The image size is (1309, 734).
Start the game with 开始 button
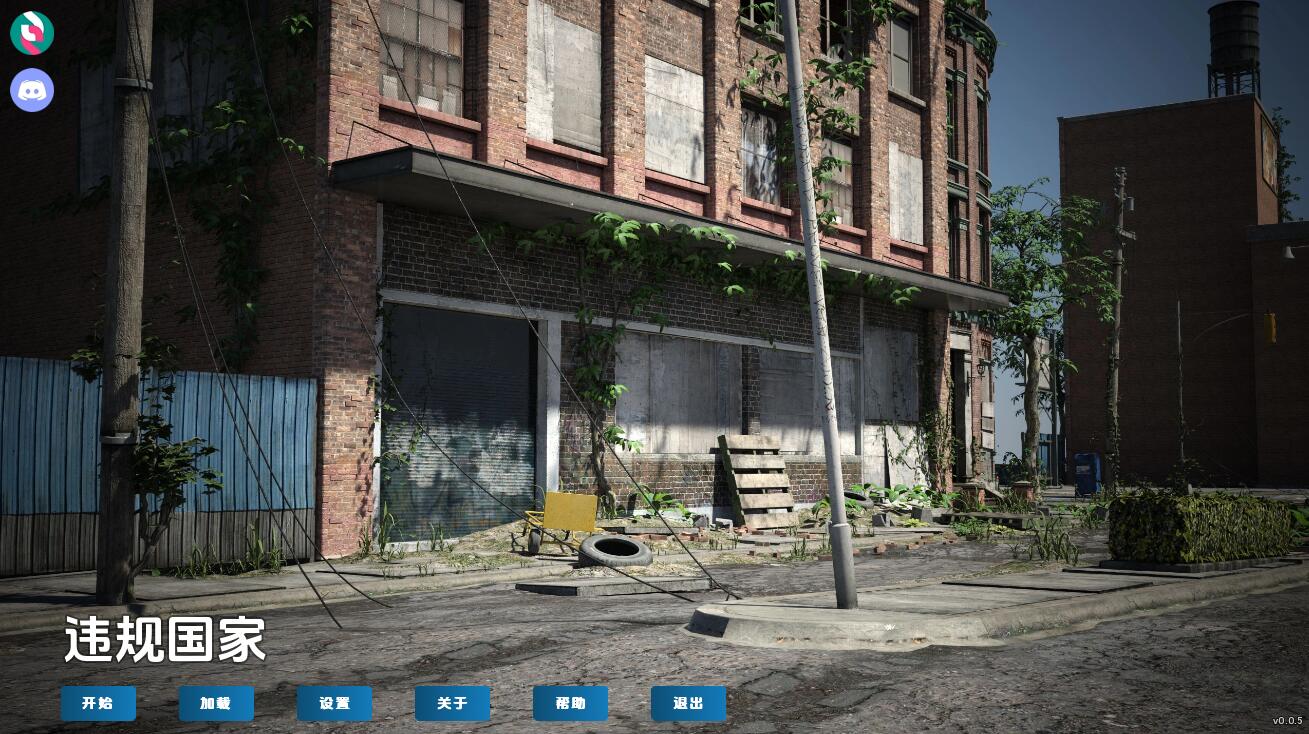click(x=98, y=703)
